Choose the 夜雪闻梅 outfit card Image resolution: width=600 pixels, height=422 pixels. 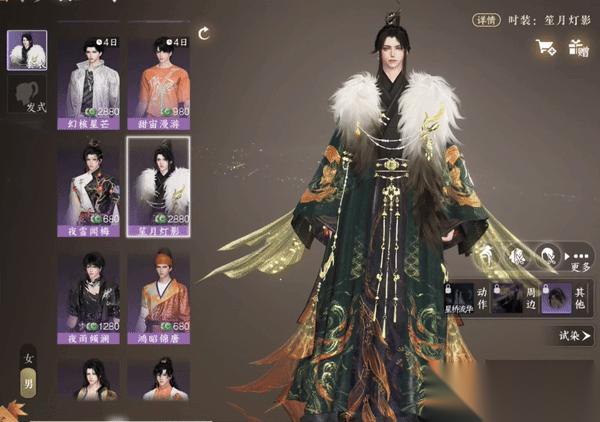tap(88, 187)
